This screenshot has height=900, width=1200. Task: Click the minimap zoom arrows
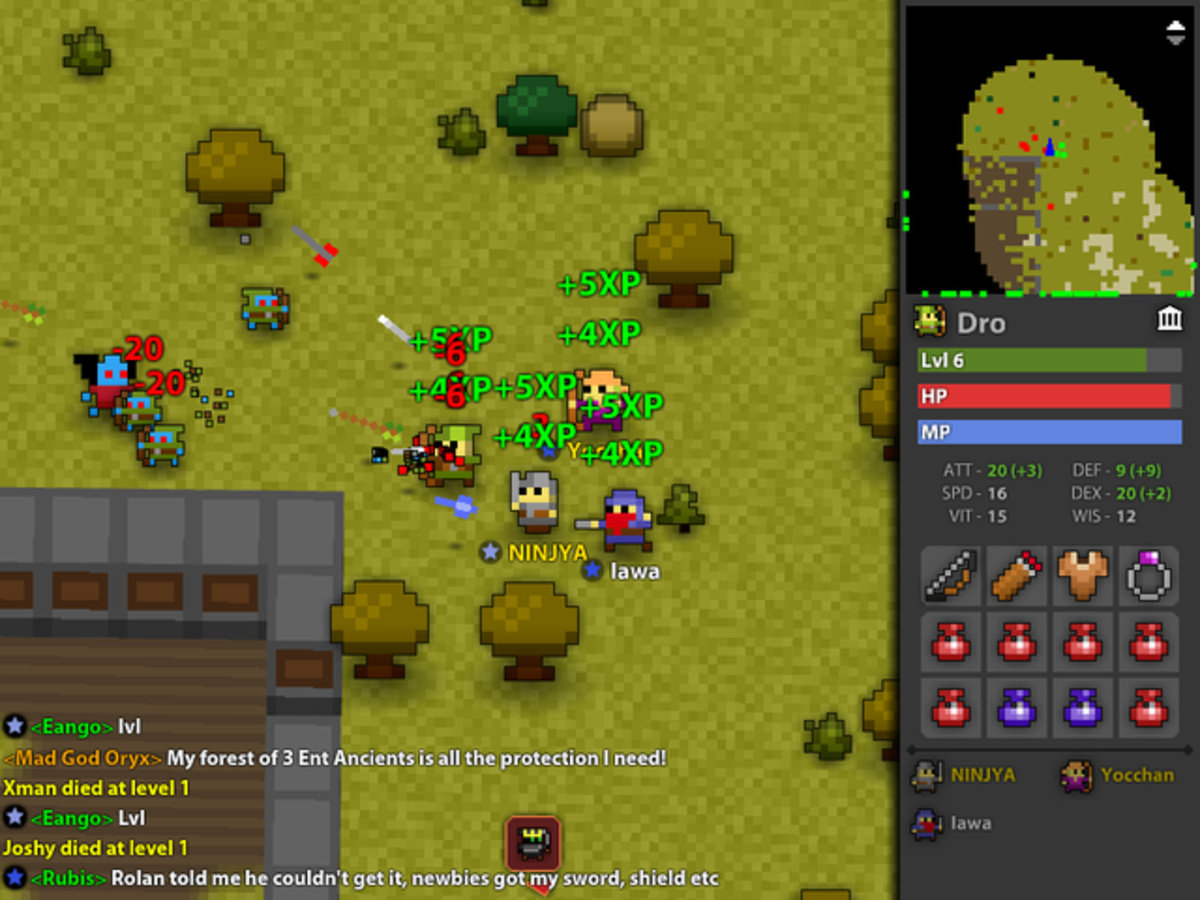[1176, 32]
